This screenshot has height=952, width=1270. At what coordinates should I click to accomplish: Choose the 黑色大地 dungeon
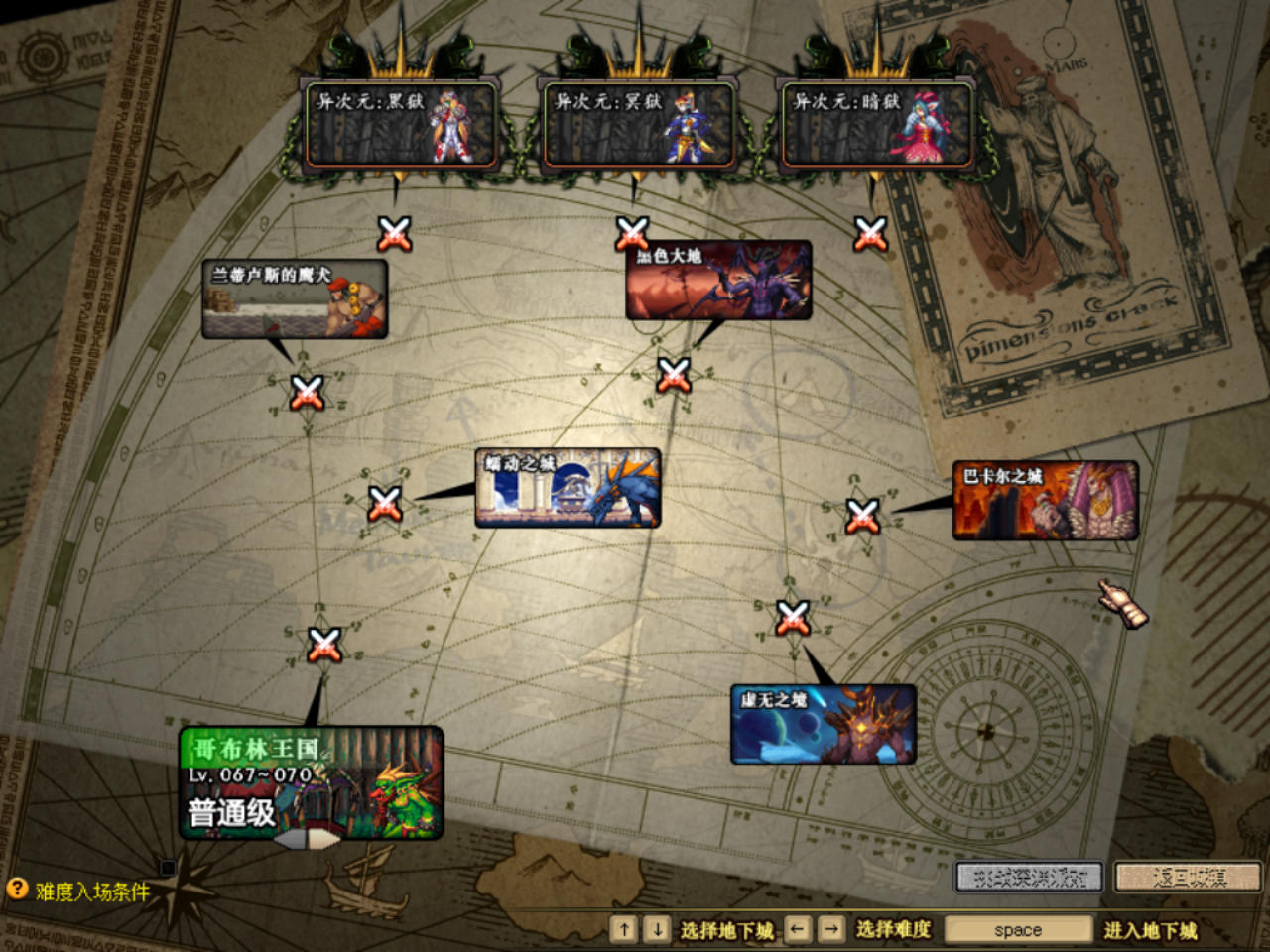pos(718,281)
